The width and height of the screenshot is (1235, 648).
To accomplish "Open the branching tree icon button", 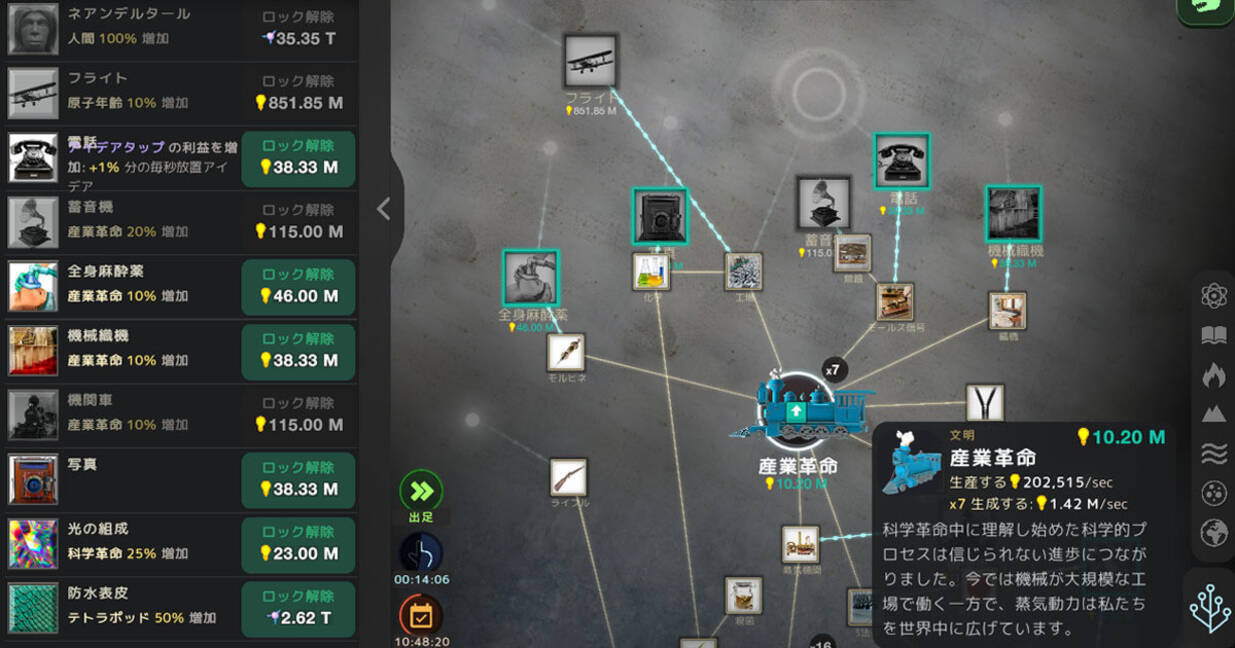I will (1209, 608).
